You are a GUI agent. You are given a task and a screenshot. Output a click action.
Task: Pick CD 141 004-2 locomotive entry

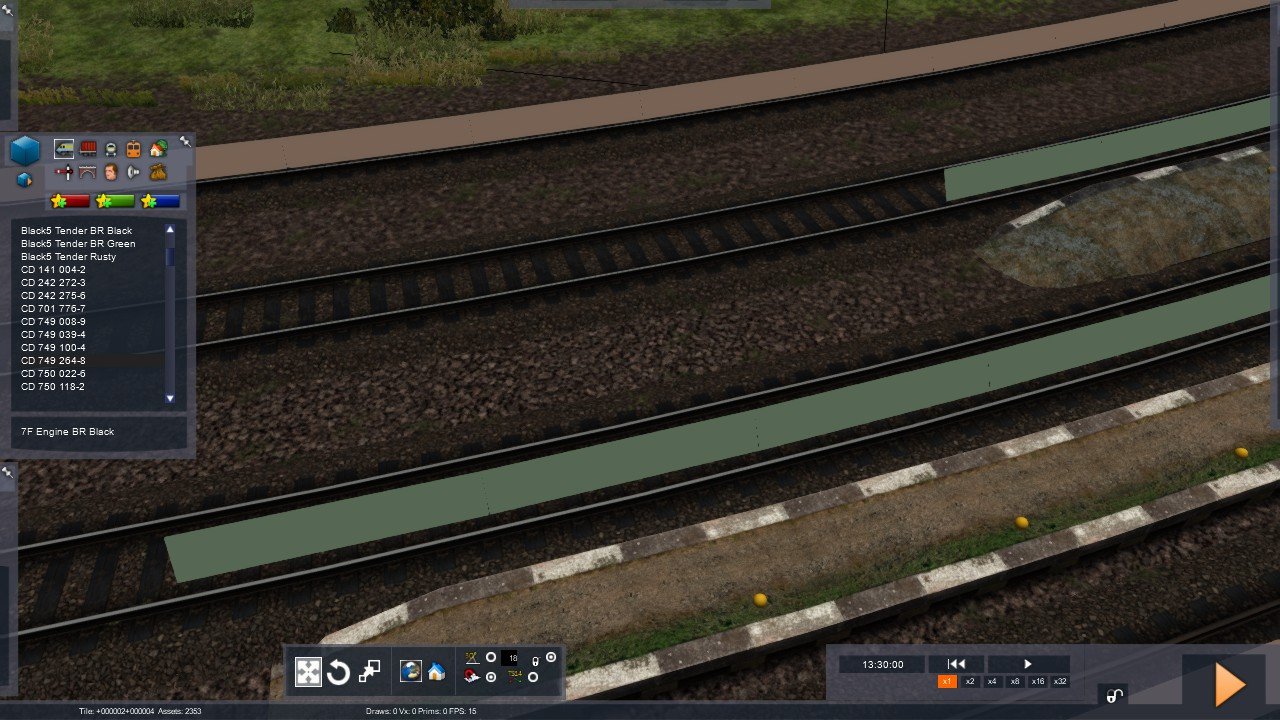54,269
